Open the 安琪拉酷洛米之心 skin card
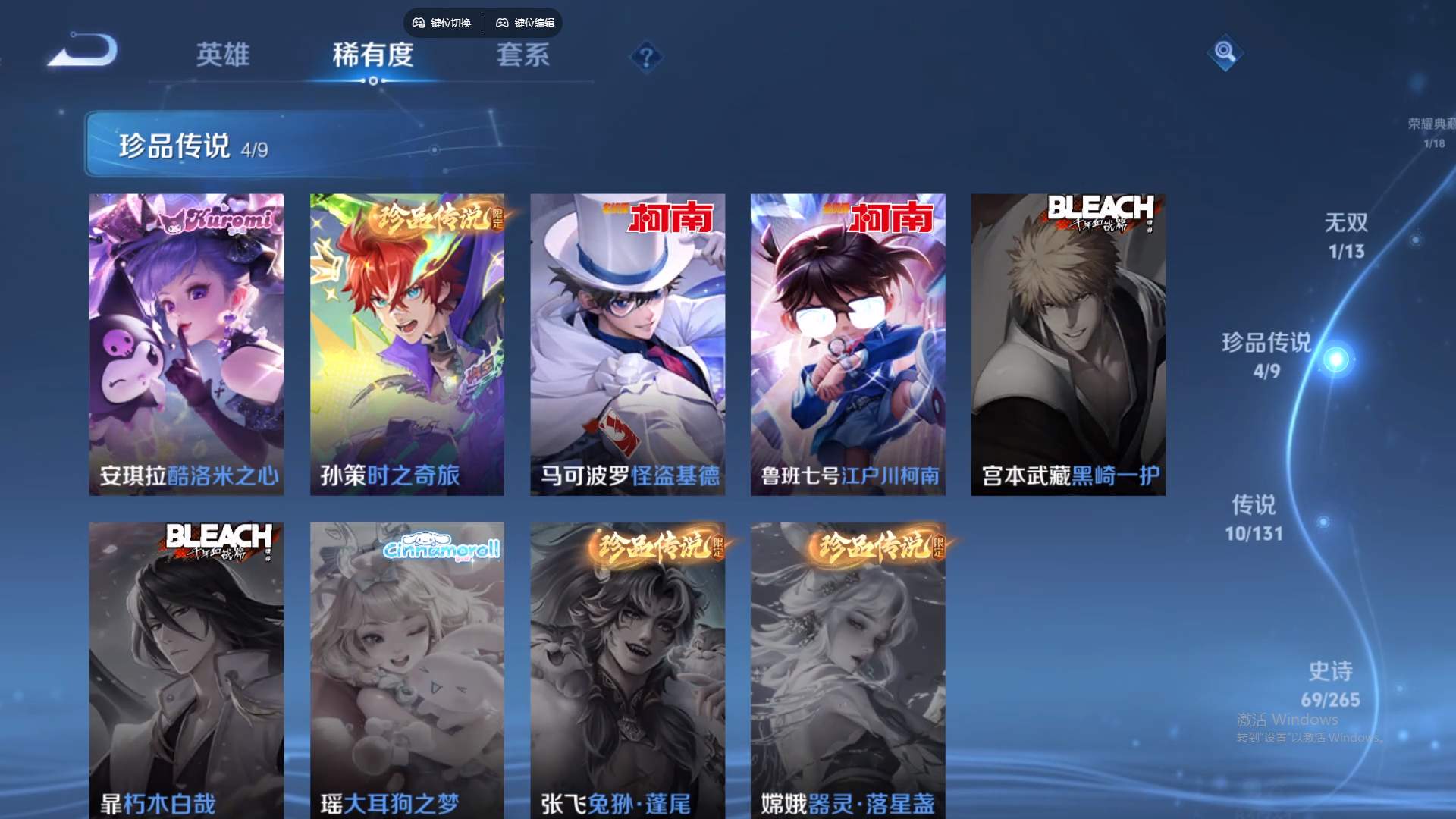The image size is (1456, 819). pyautogui.click(x=187, y=341)
